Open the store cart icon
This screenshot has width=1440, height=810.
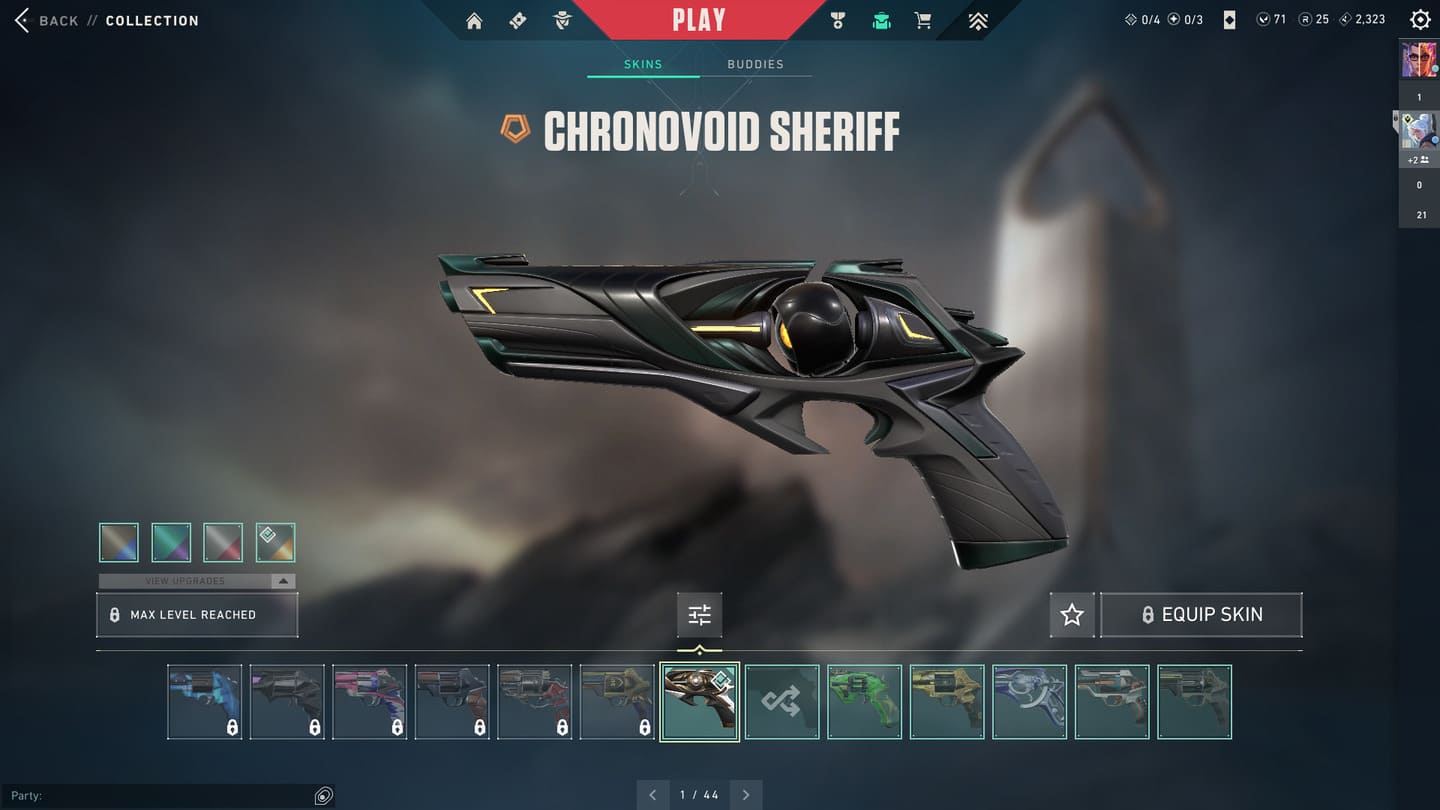coord(924,21)
